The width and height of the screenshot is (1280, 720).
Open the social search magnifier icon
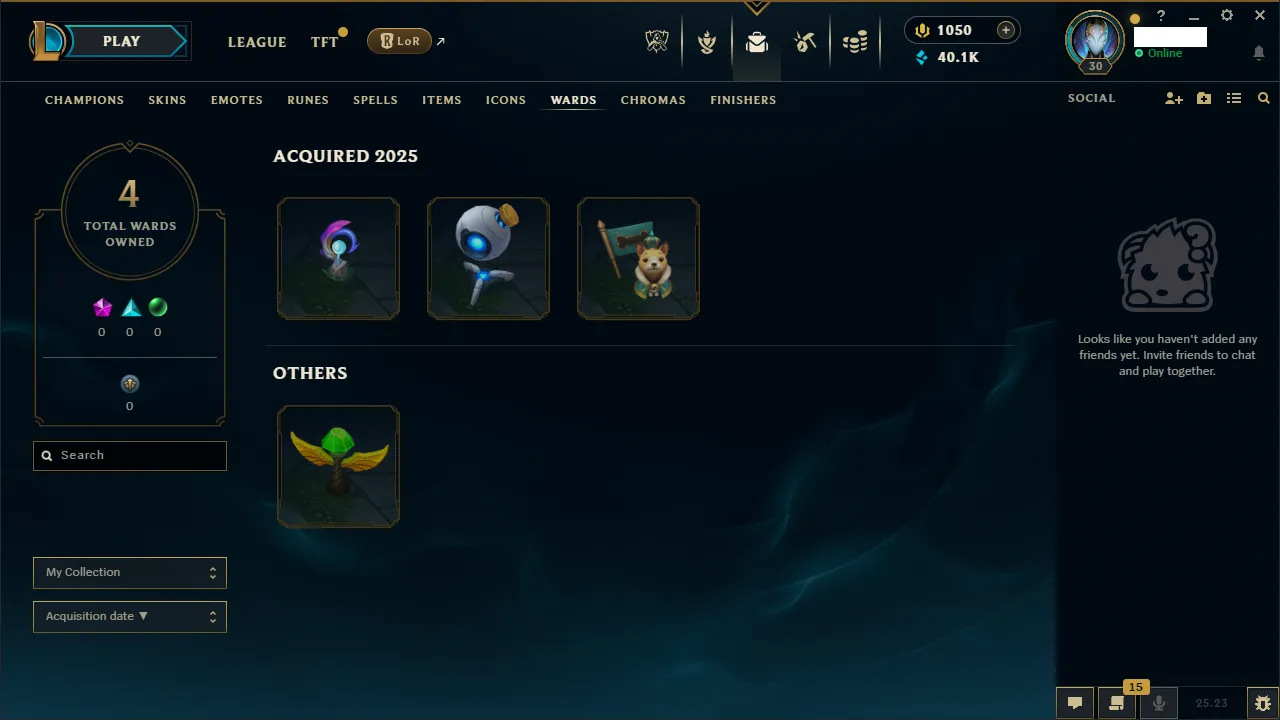(1263, 98)
